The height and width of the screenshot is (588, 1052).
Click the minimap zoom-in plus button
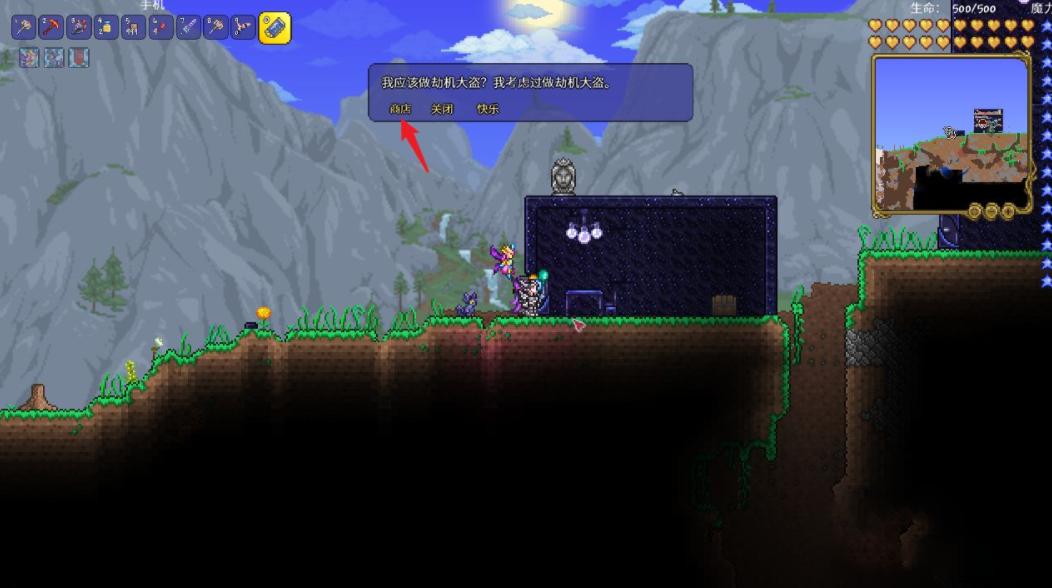coord(1008,211)
